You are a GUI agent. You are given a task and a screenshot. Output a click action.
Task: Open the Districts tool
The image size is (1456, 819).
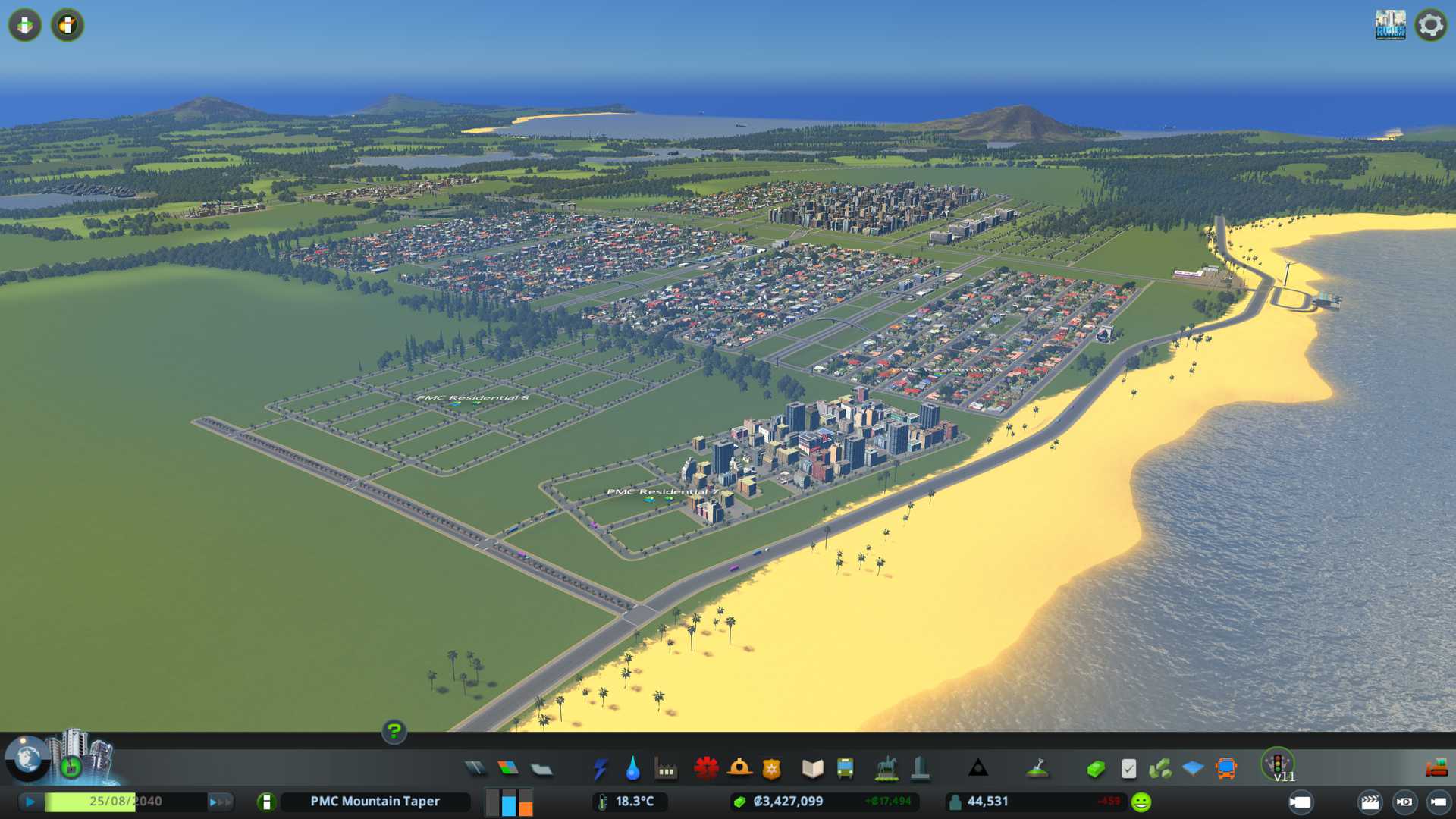pos(541,769)
